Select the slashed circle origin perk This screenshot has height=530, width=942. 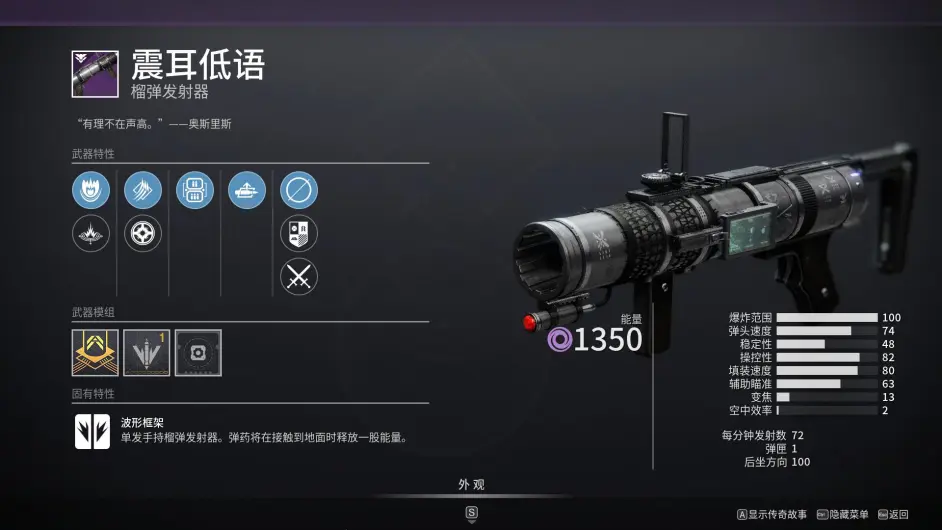tap(298, 189)
